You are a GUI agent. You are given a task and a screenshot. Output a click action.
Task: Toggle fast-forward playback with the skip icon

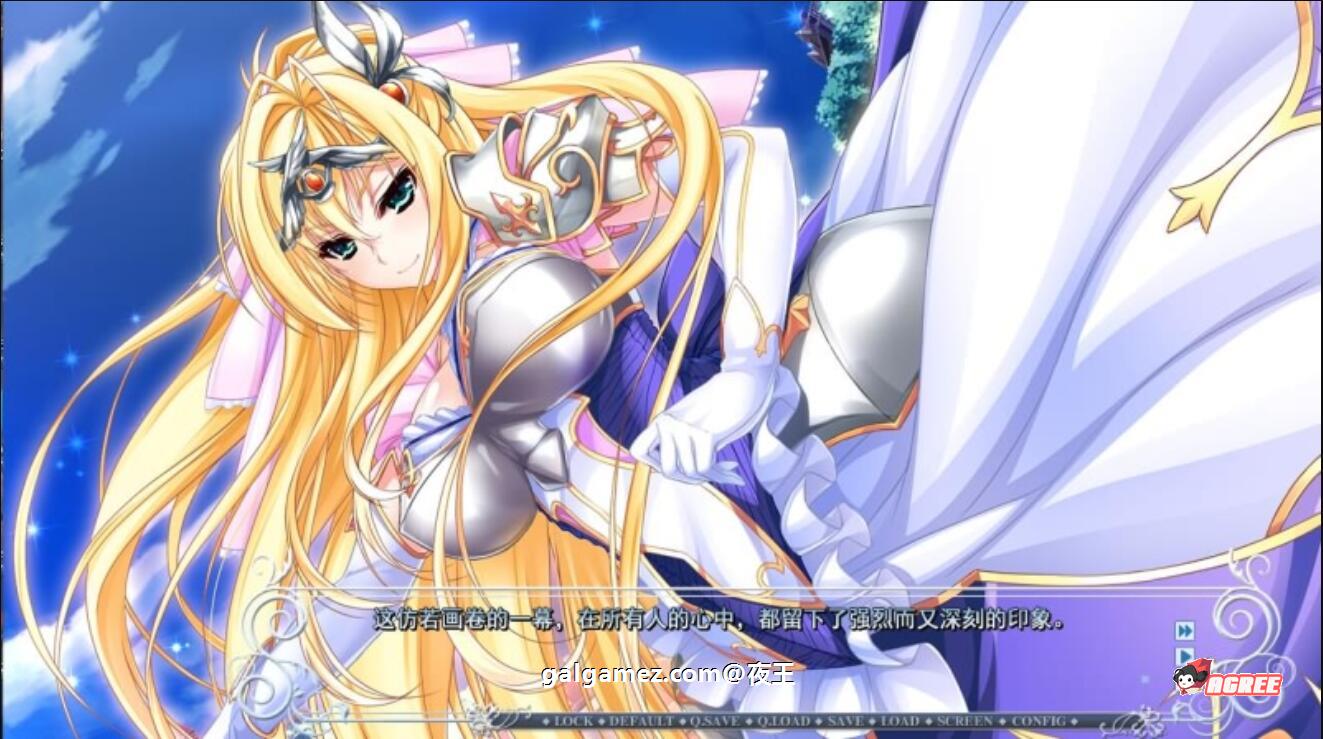(1185, 631)
